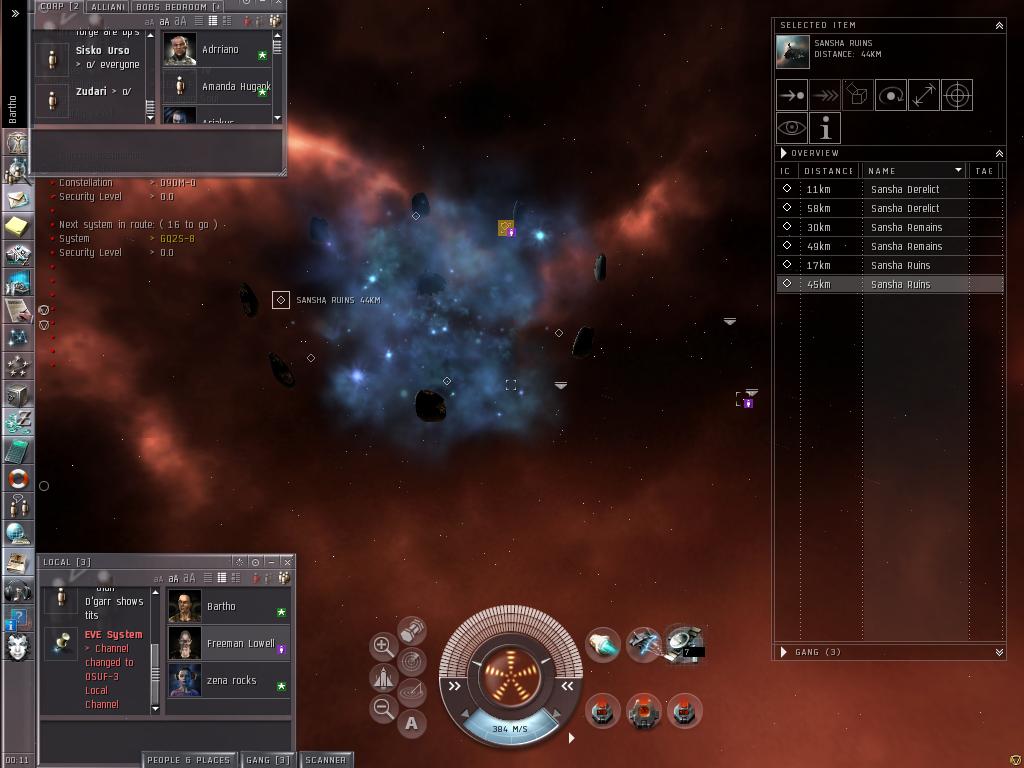This screenshot has width=1024, height=768.
Task: Open the People & Places tab
Action: (189, 760)
